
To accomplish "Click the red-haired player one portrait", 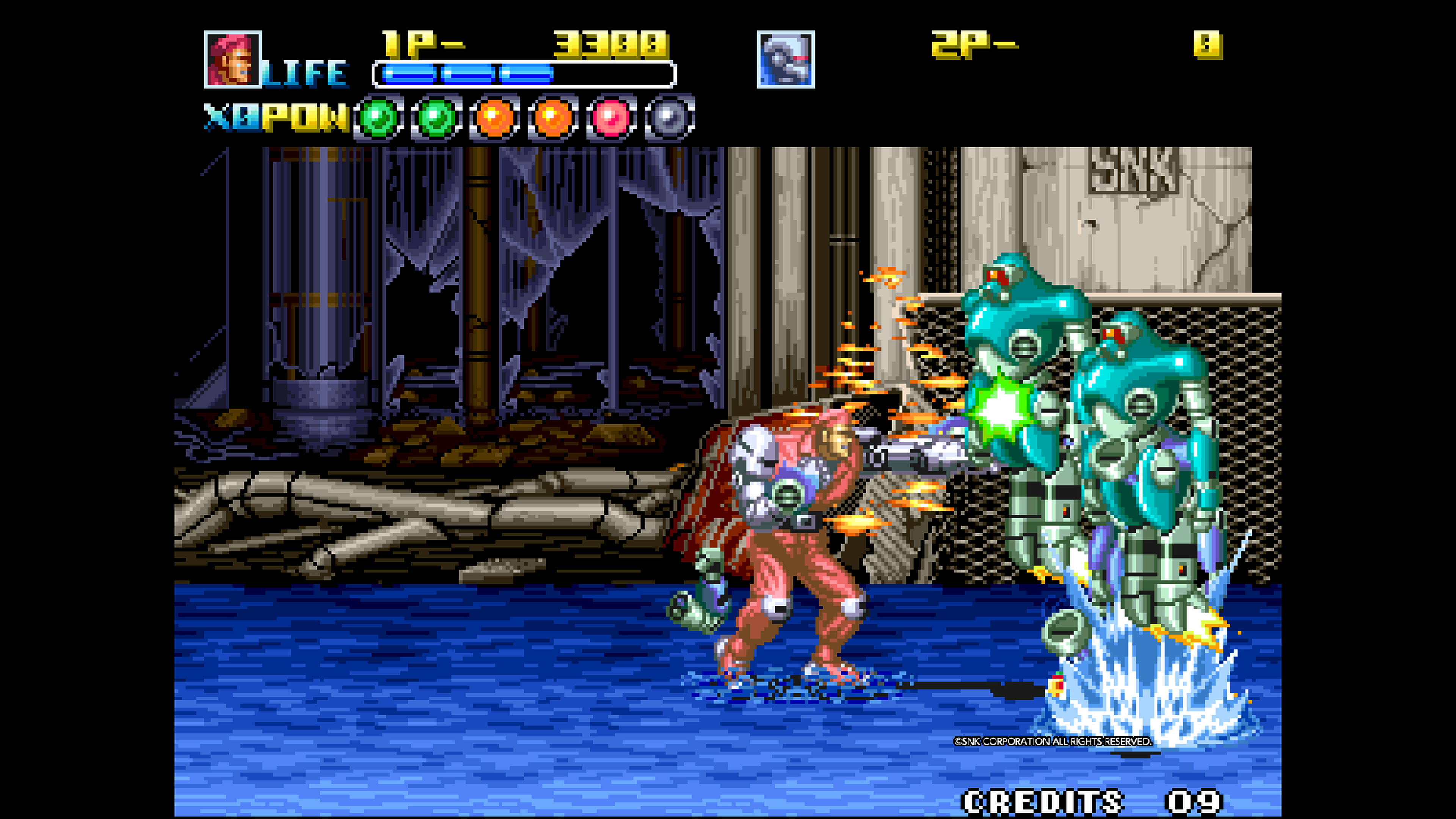I will point(232,60).
